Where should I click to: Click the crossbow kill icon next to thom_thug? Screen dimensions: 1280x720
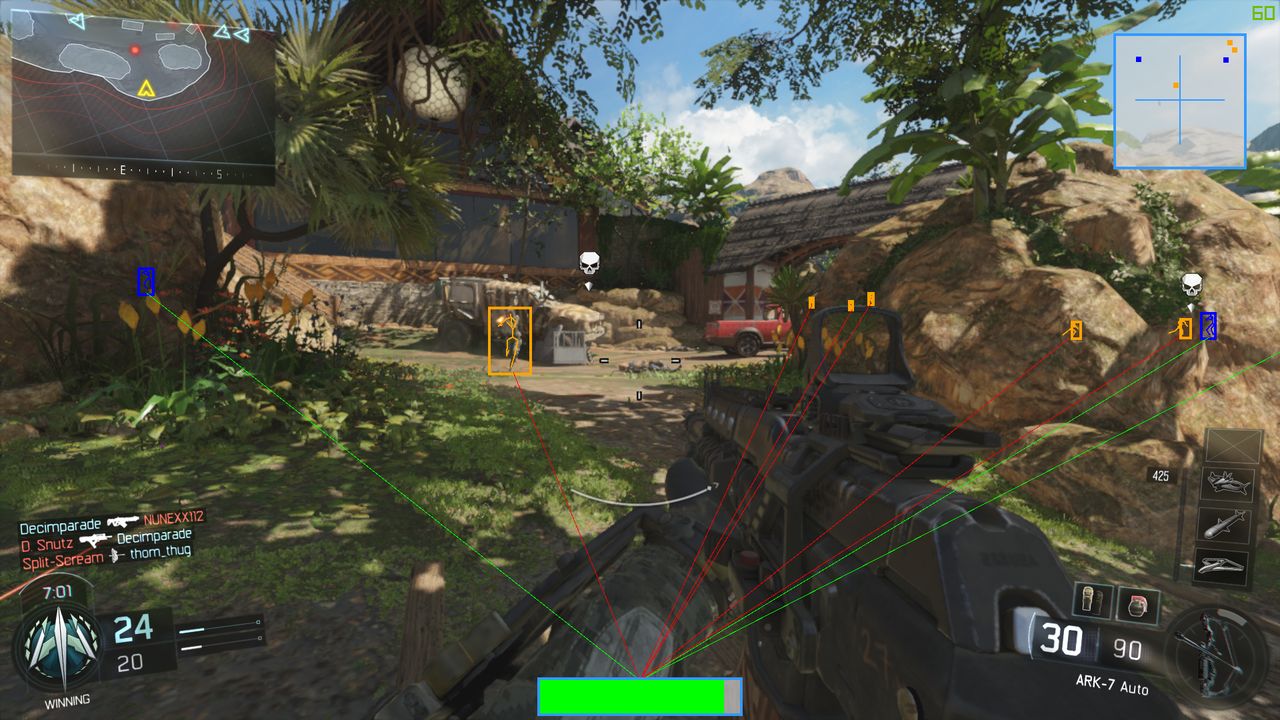[x=115, y=556]
